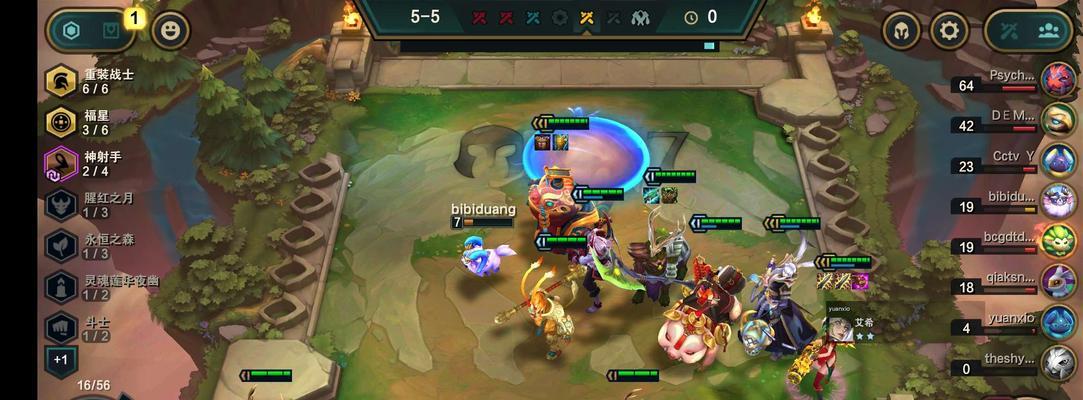View player Psych... board with 64 health
This screenshot has width=1083, height=400.
tap(1058, 80)
